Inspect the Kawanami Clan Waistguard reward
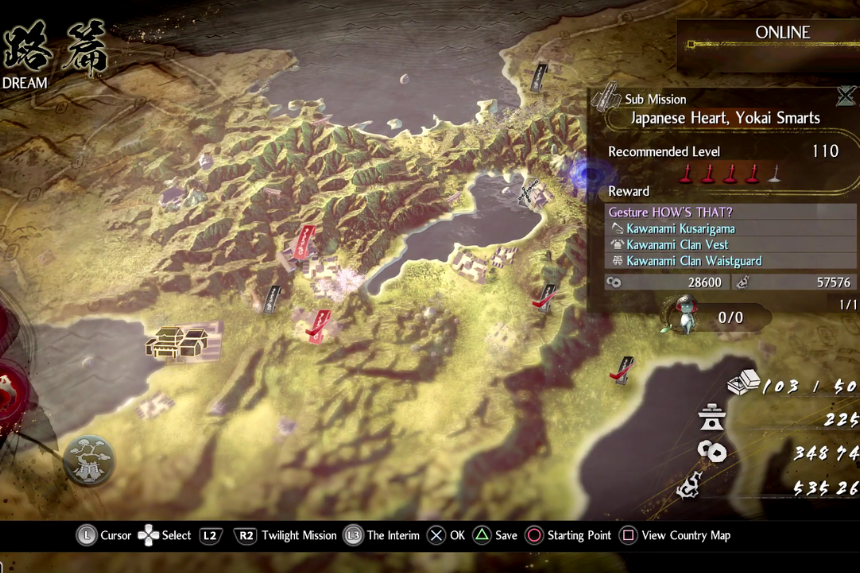Screen dimensions: 860x573 click(x=693, y=261)
